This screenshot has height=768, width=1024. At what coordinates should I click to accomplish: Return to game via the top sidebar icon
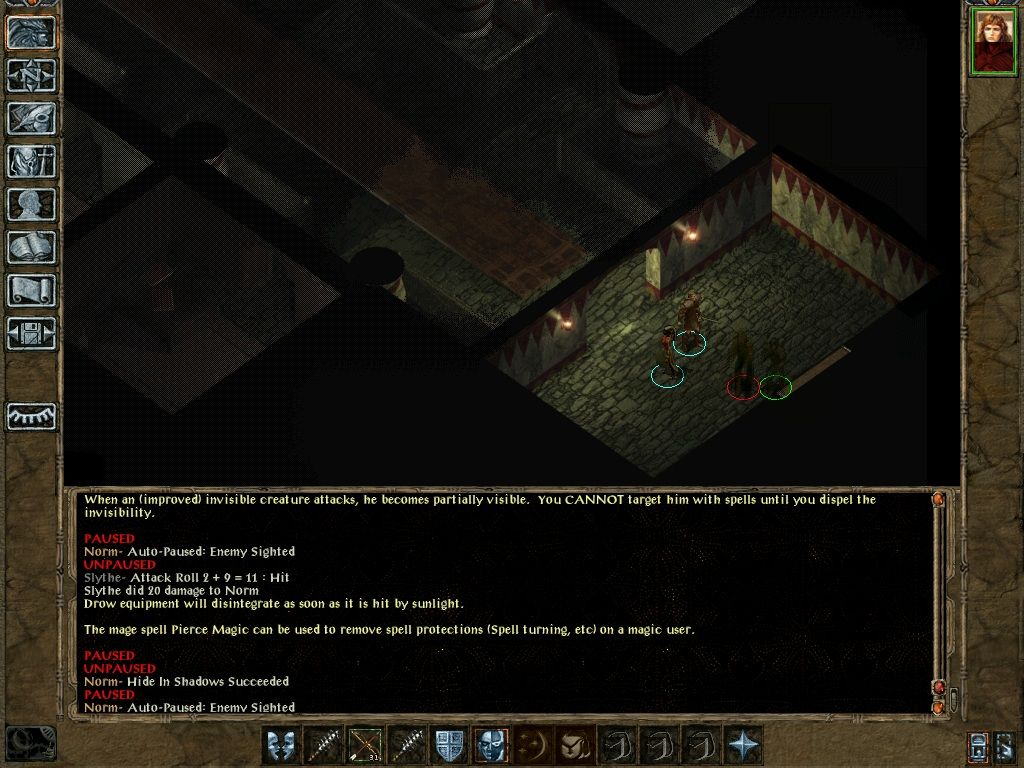point(32,33)
